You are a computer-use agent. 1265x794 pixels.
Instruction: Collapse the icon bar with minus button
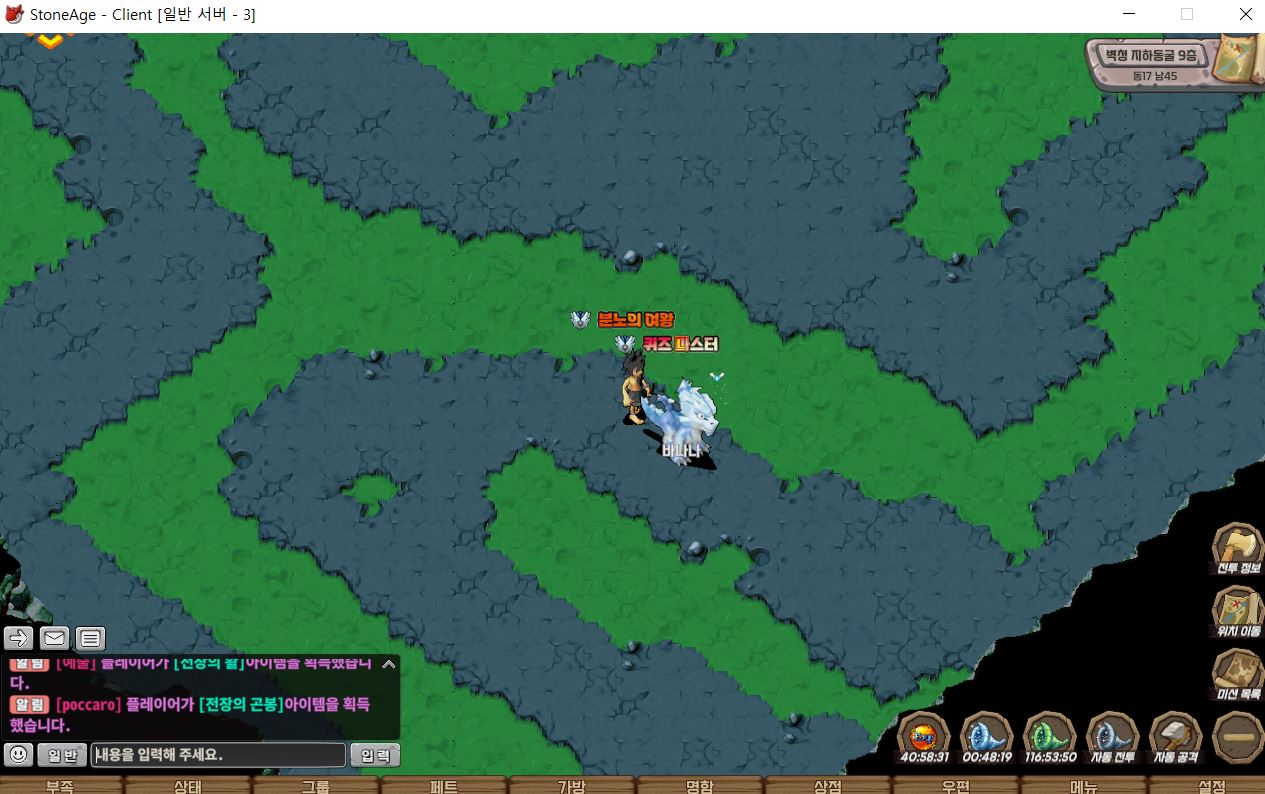pos(1237,737)
